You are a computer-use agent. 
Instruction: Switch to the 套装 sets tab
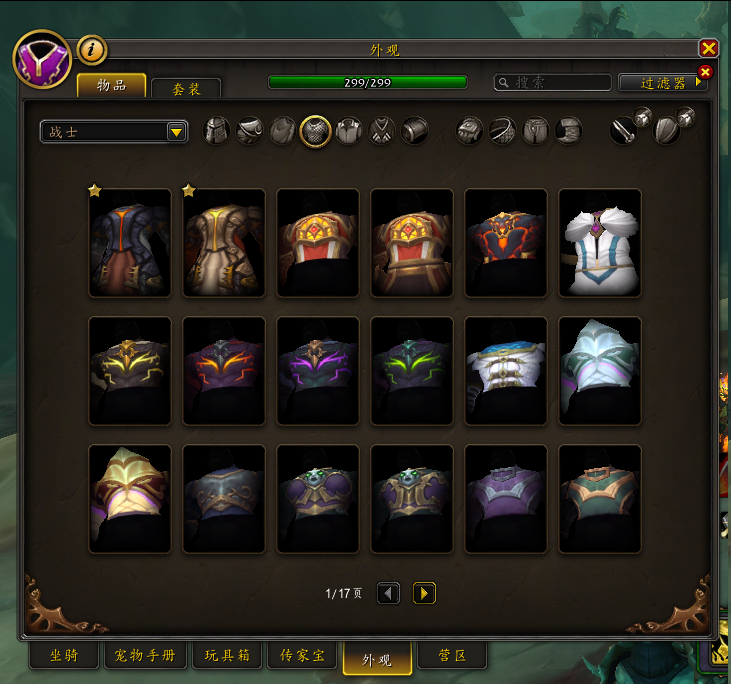tap(186, 88)
